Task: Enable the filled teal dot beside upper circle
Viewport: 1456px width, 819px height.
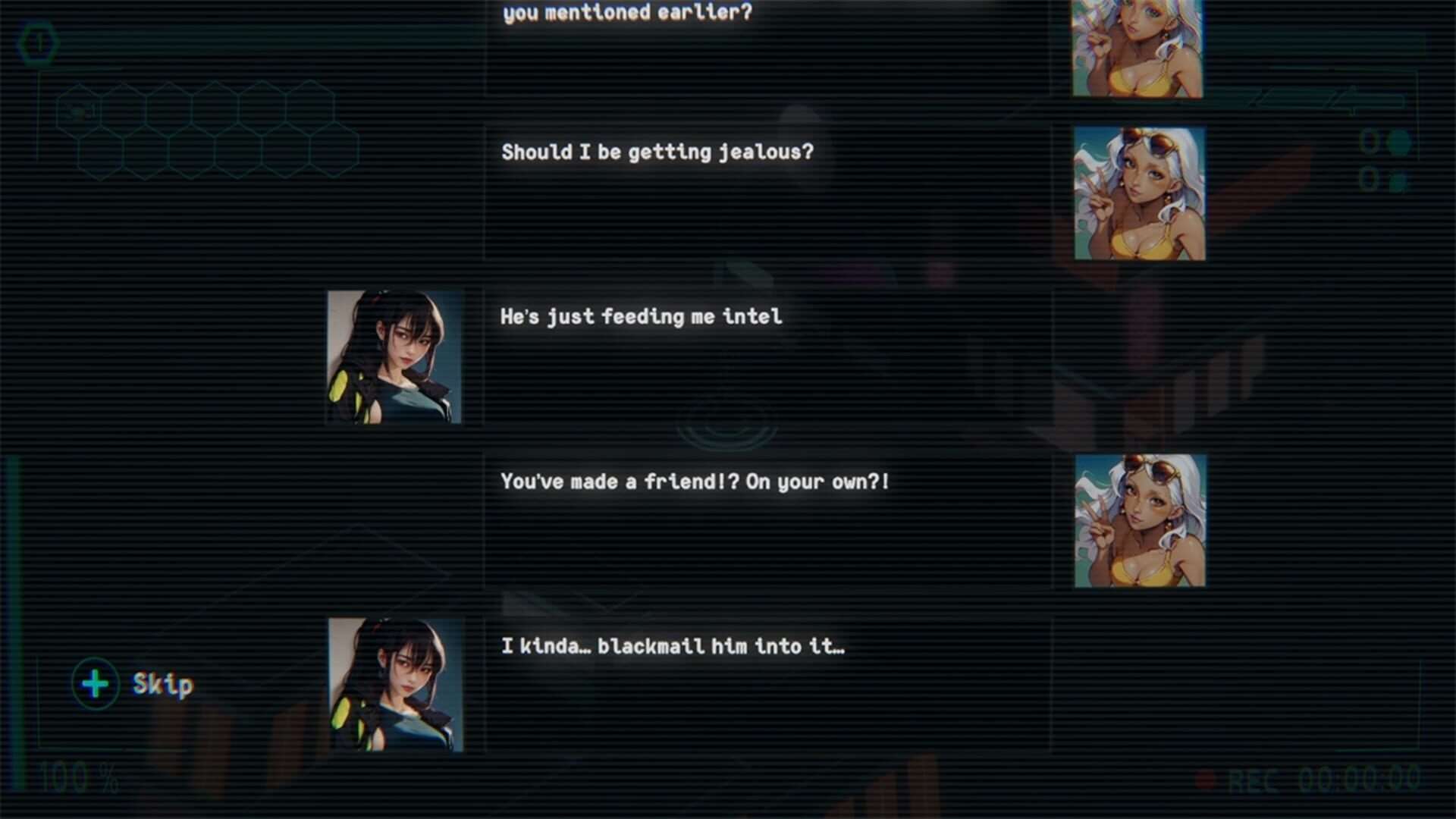Action: click(1399, 143)
